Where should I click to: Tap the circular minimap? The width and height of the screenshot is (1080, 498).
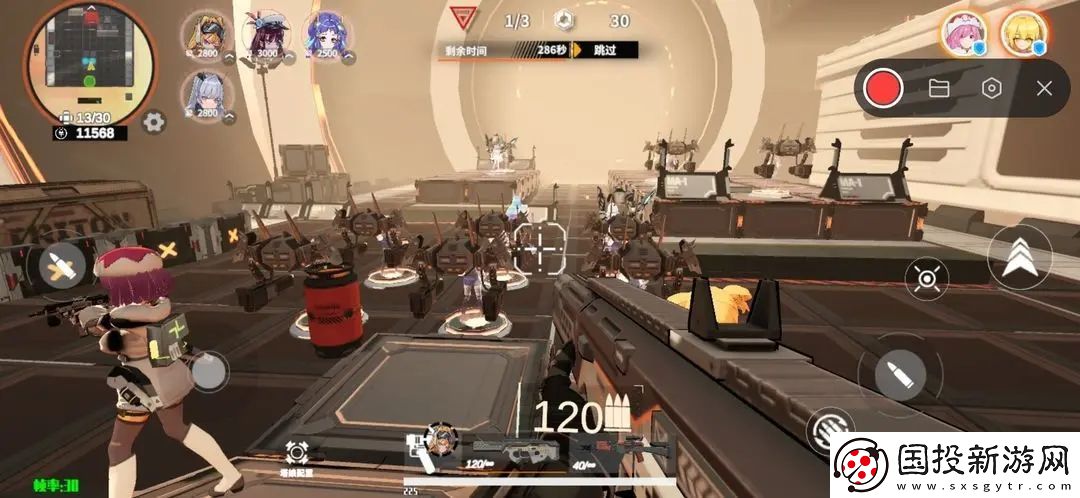point(89,60)
